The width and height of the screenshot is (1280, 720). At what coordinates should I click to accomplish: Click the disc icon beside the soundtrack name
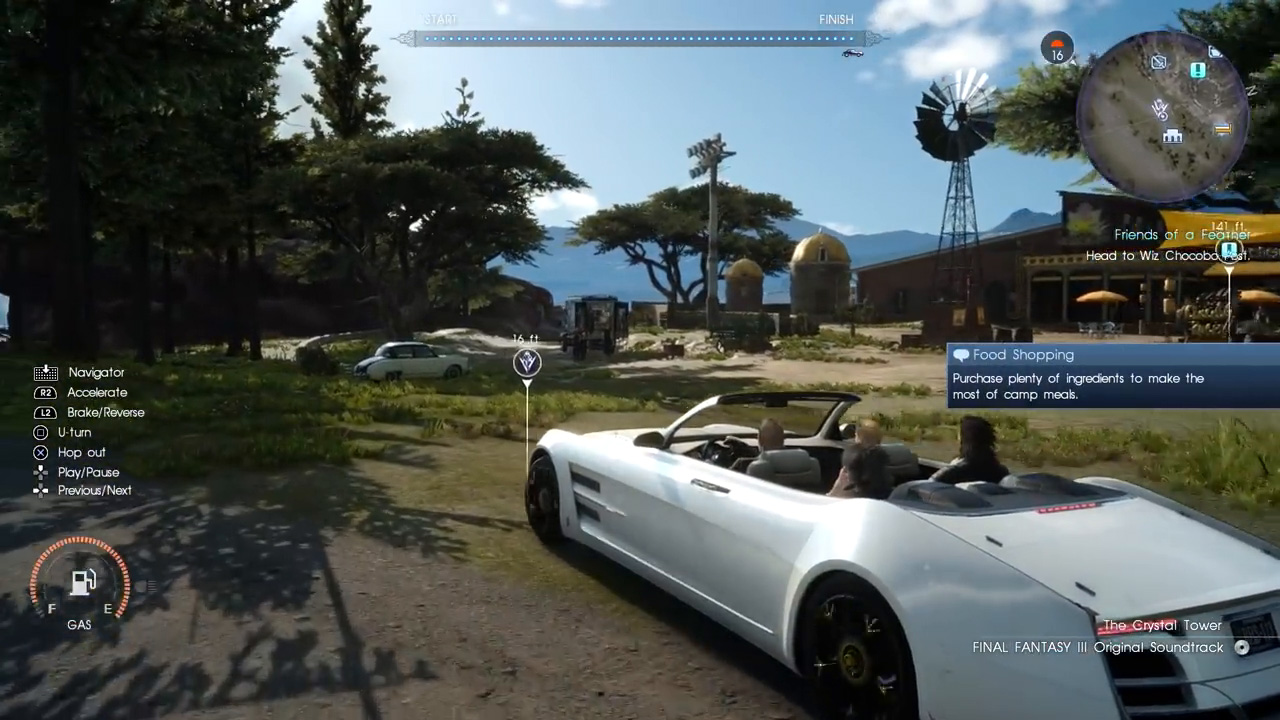[x=1242, y=647]
